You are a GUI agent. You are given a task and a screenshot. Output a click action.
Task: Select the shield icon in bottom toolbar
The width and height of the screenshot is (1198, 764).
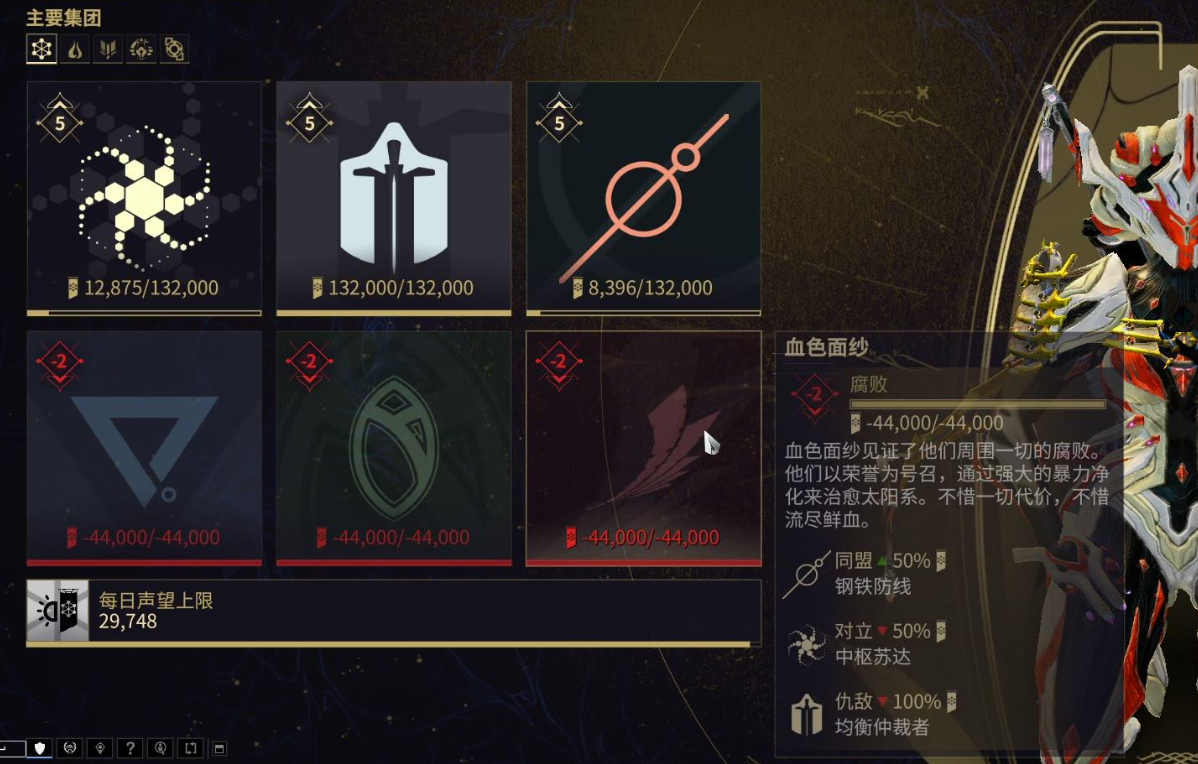40,748
